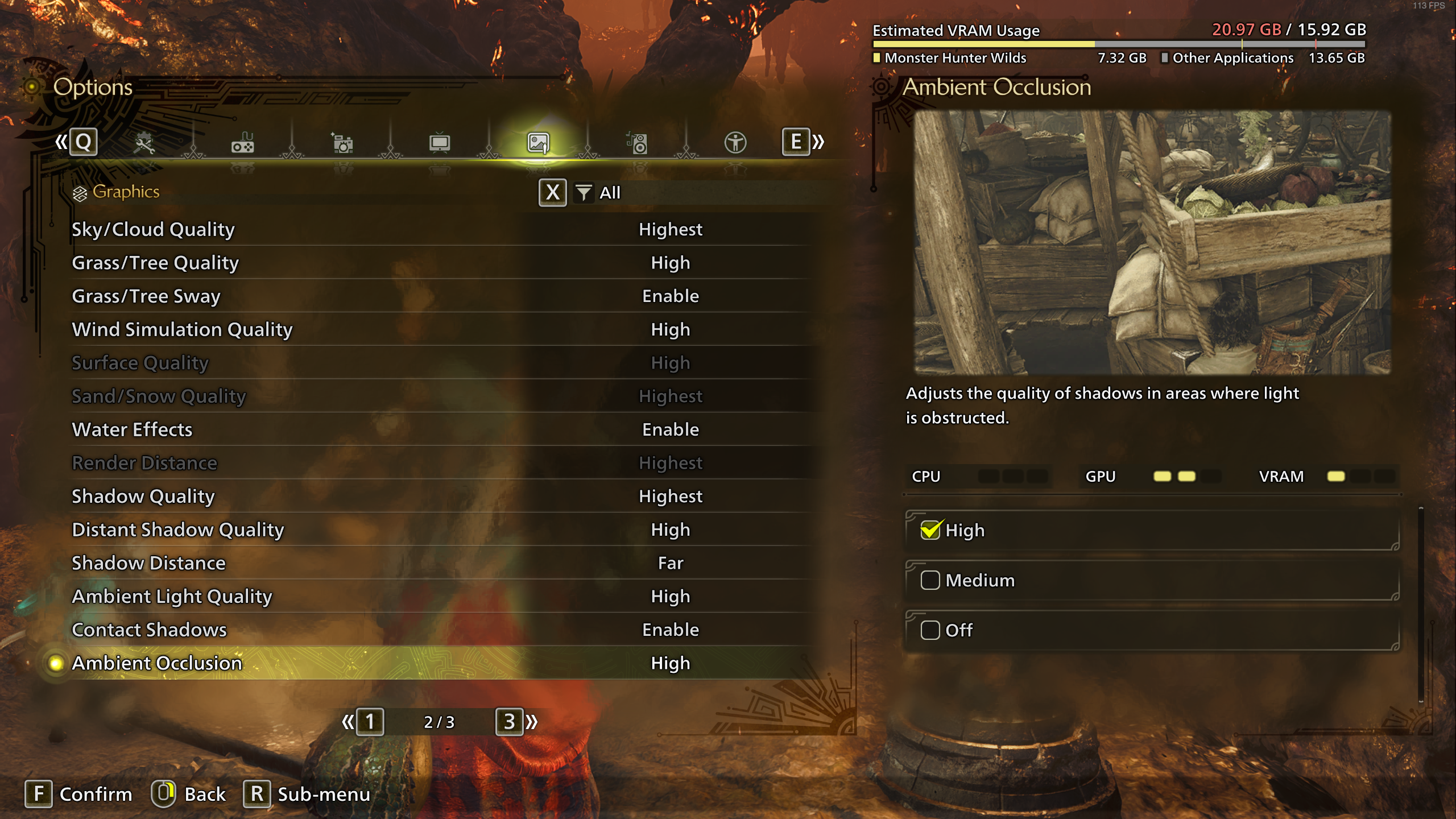Open the camera settings tab
The image size is (1456, 819).
(x=342, y=143)
